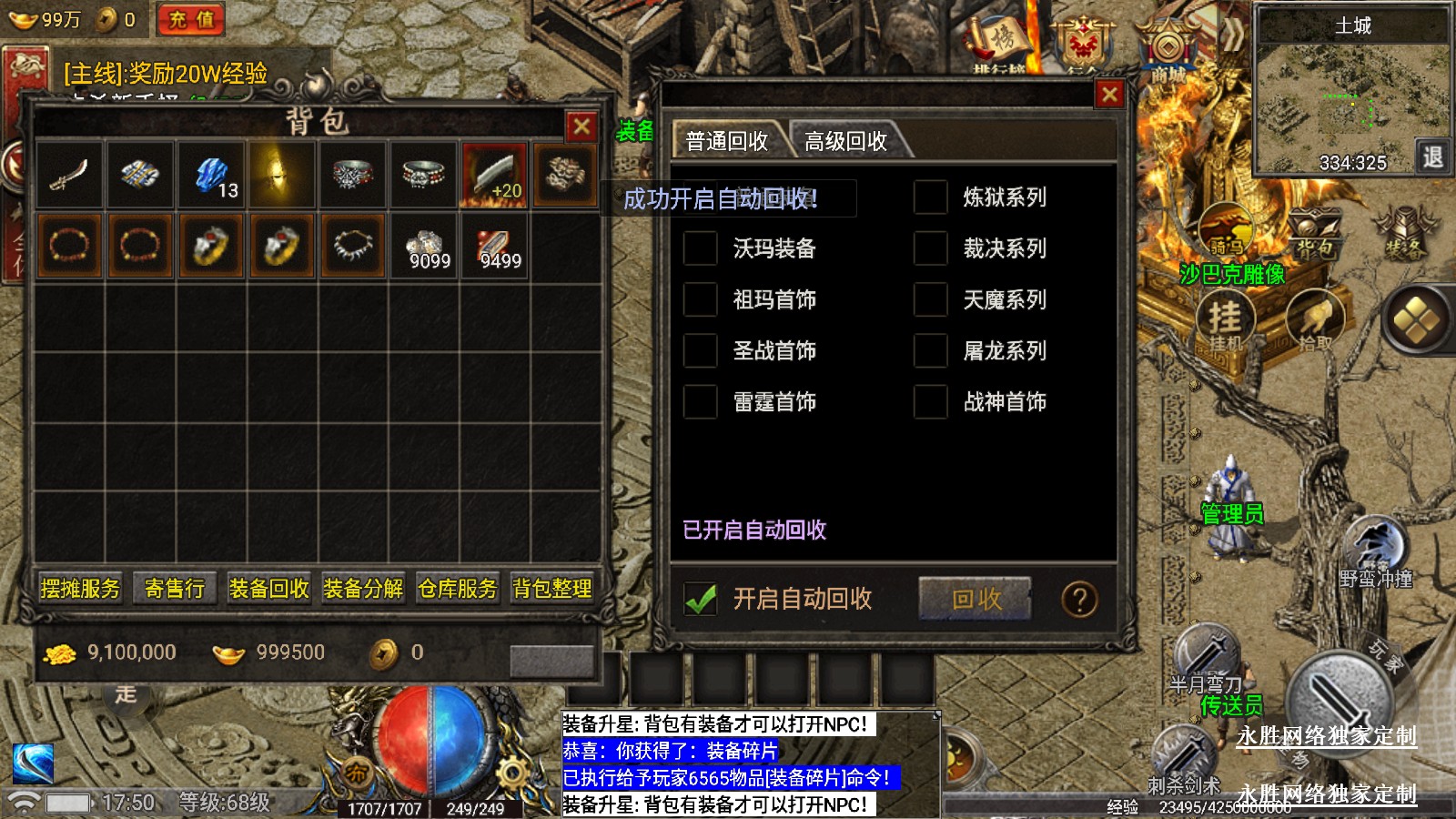Select the blue crystal stack of 13

coord(211,175)
